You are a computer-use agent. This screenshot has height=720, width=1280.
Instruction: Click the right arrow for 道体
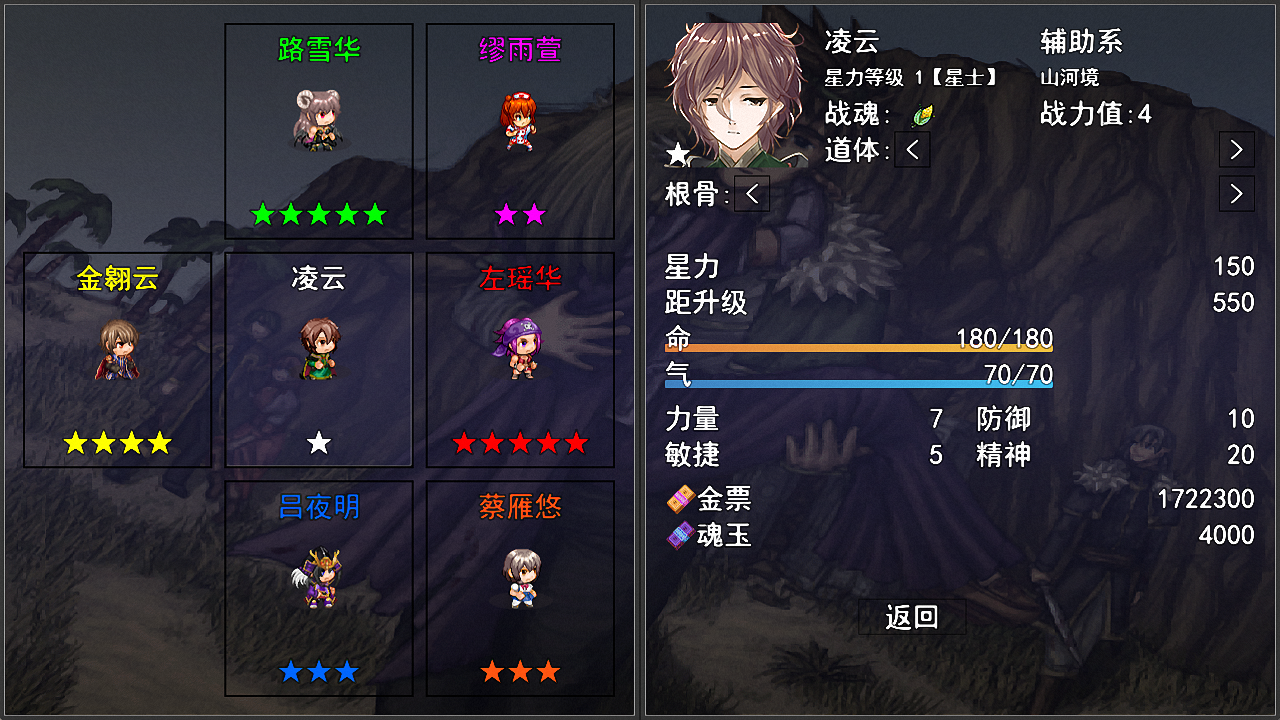tap(1235, 148)
